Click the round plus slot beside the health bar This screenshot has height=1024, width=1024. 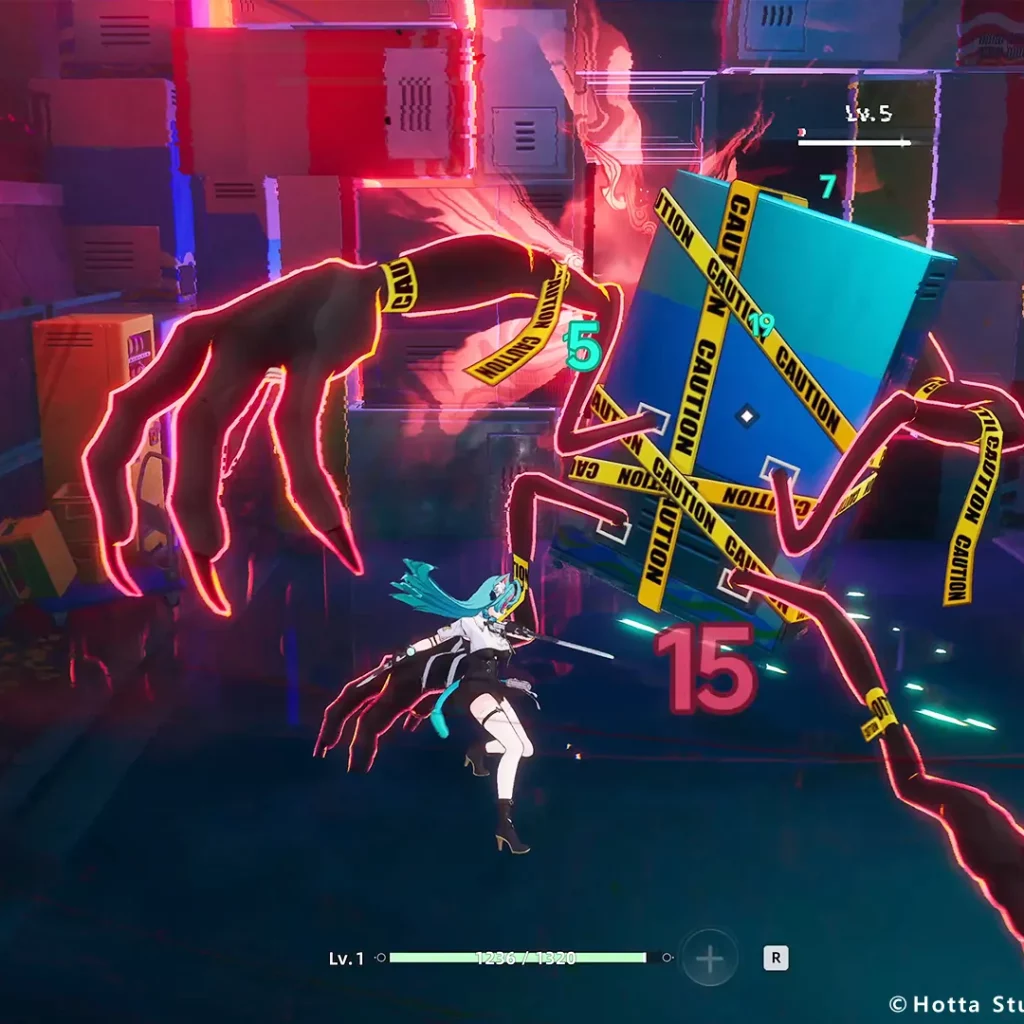709,959
